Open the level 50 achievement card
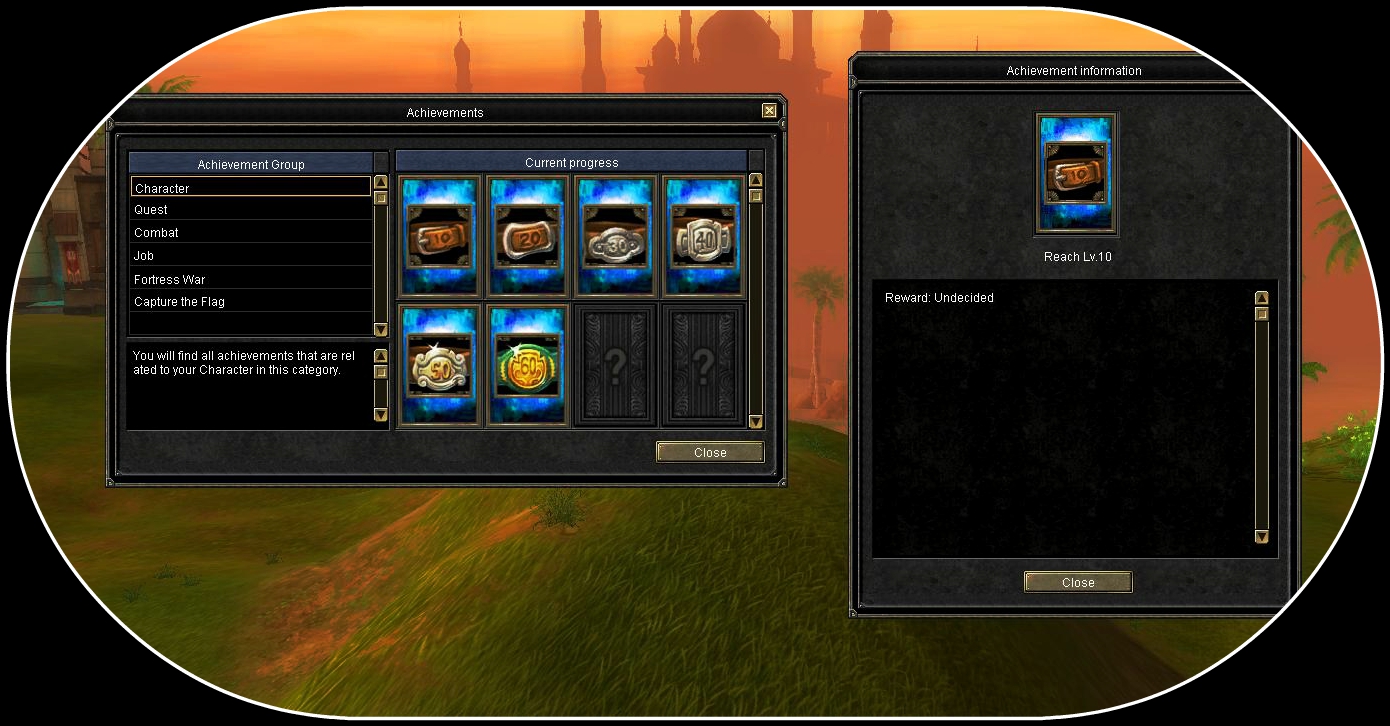The height and width of the screenshot is (726, 1390). point(440,366)
